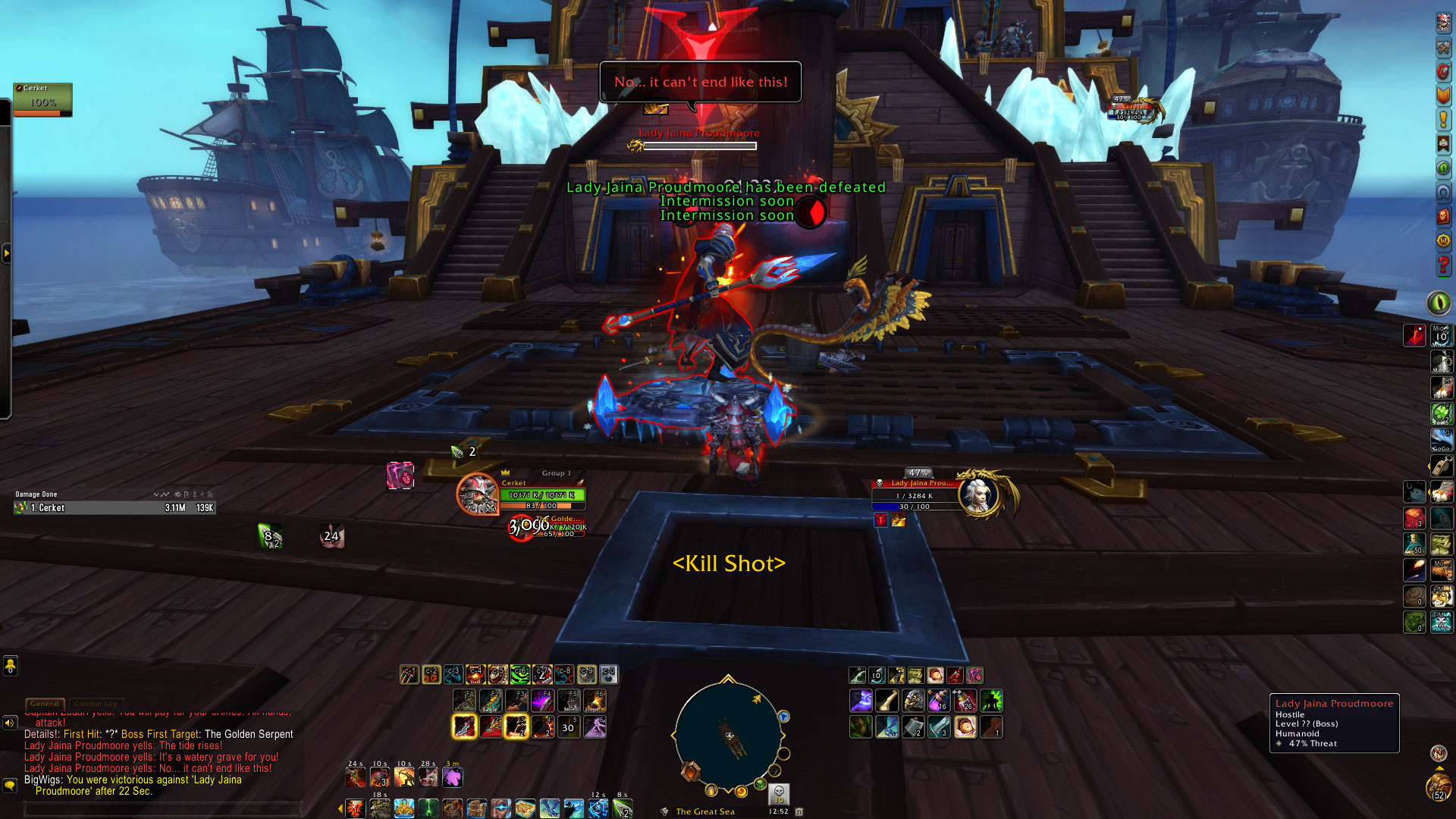Open the red question mark help button
Viewport: 1456px width, 819px height.
pos(1443,265)
